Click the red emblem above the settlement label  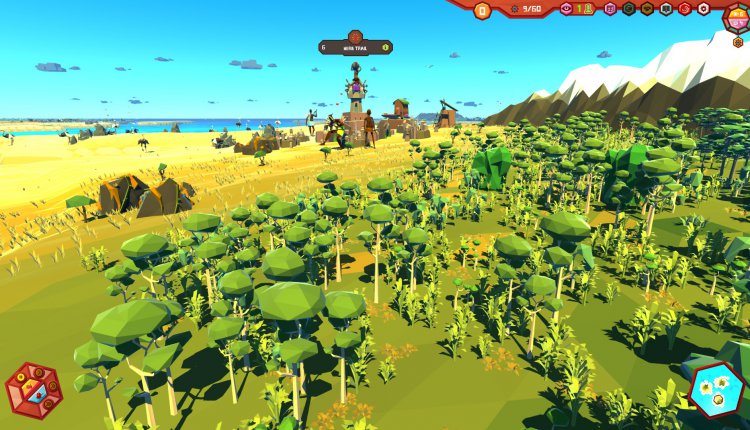[x=355, y=35]
